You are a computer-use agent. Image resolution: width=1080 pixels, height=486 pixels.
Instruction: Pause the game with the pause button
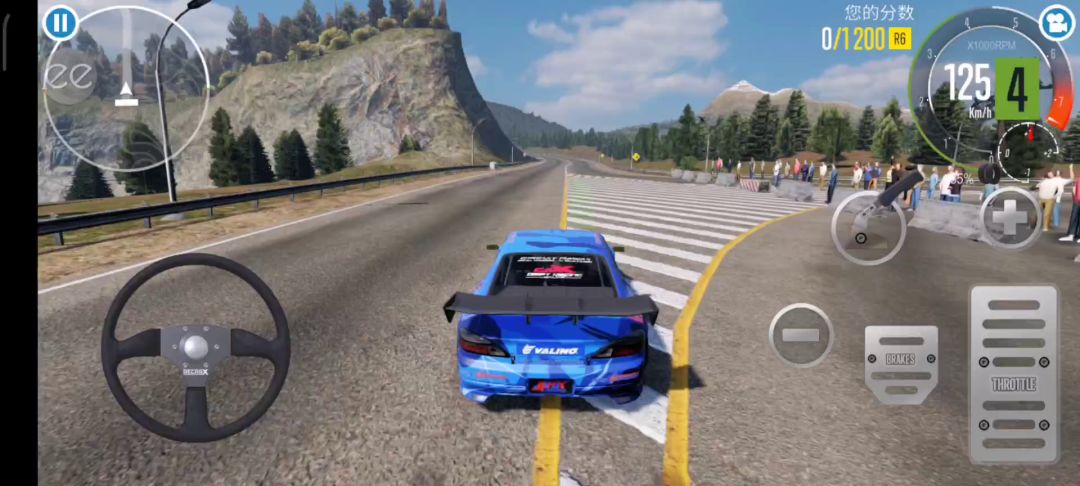coord(60,22)
